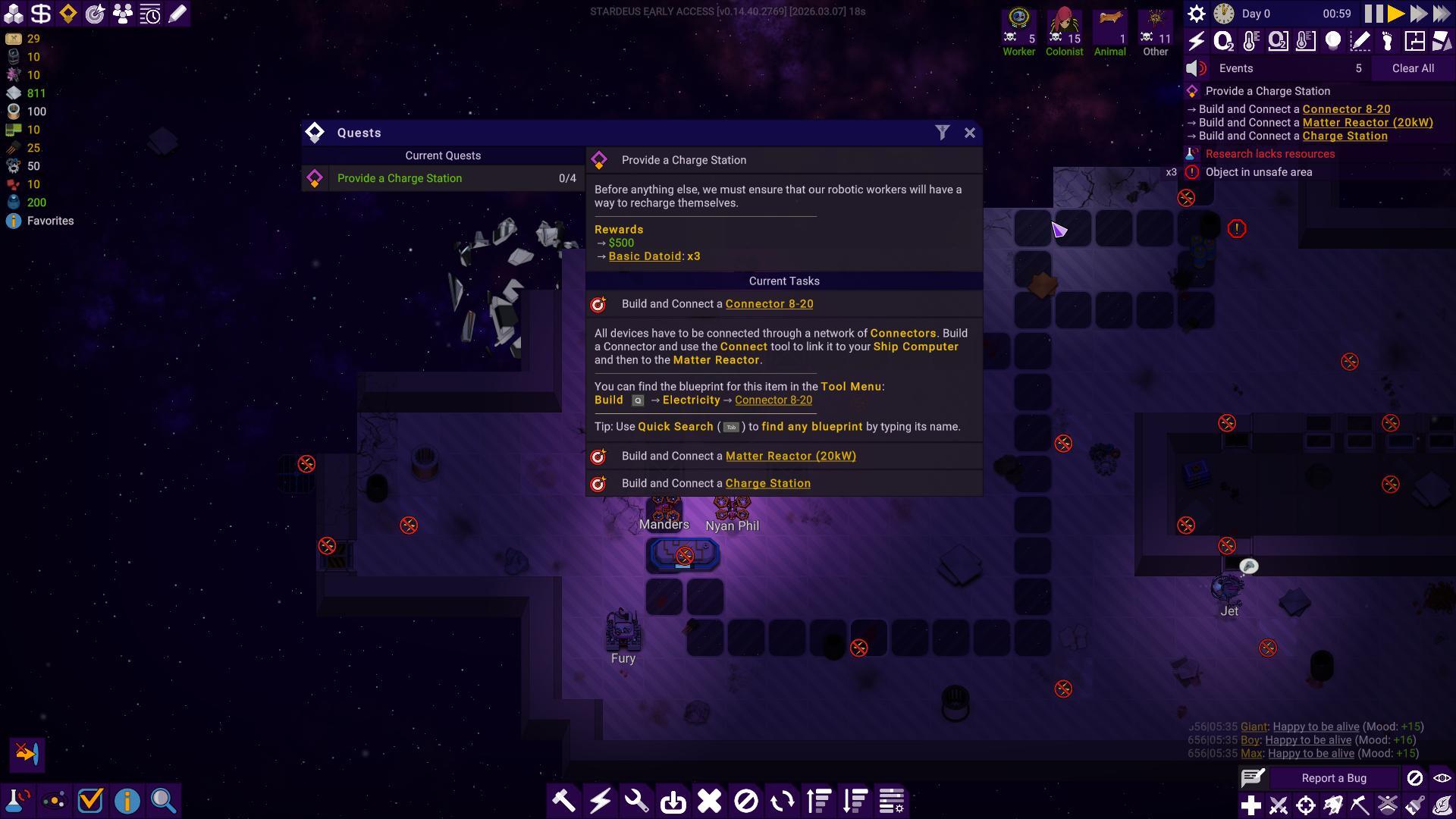Select the Provide a Charge Station quest row
The image size is (1456, 819).
point(443,178)
